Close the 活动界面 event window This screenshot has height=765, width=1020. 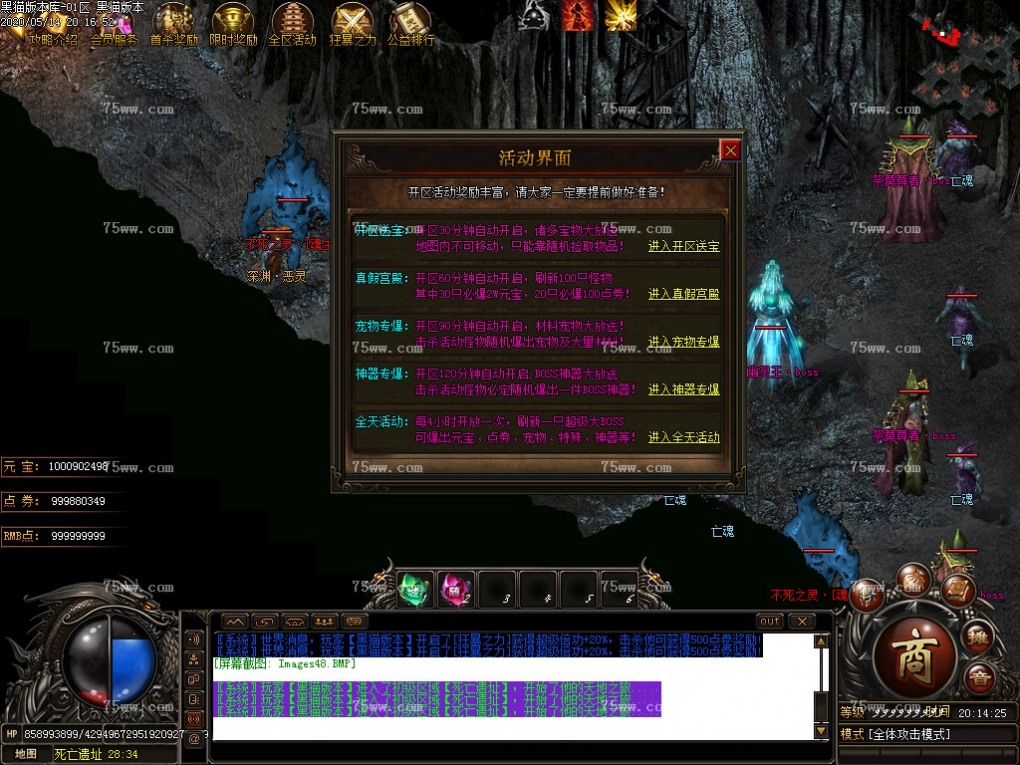pyautogui.click(x=731, y=150)
